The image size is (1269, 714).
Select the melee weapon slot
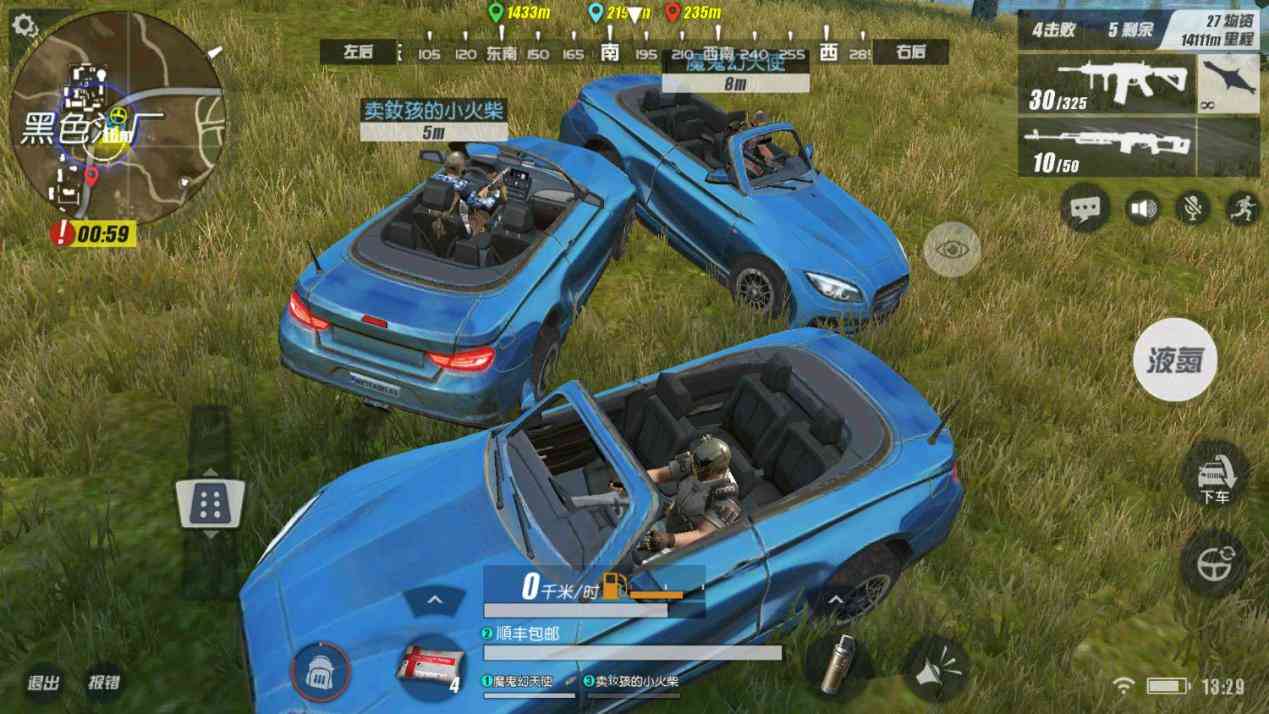pyautogui.click(x=1228, y=84)
